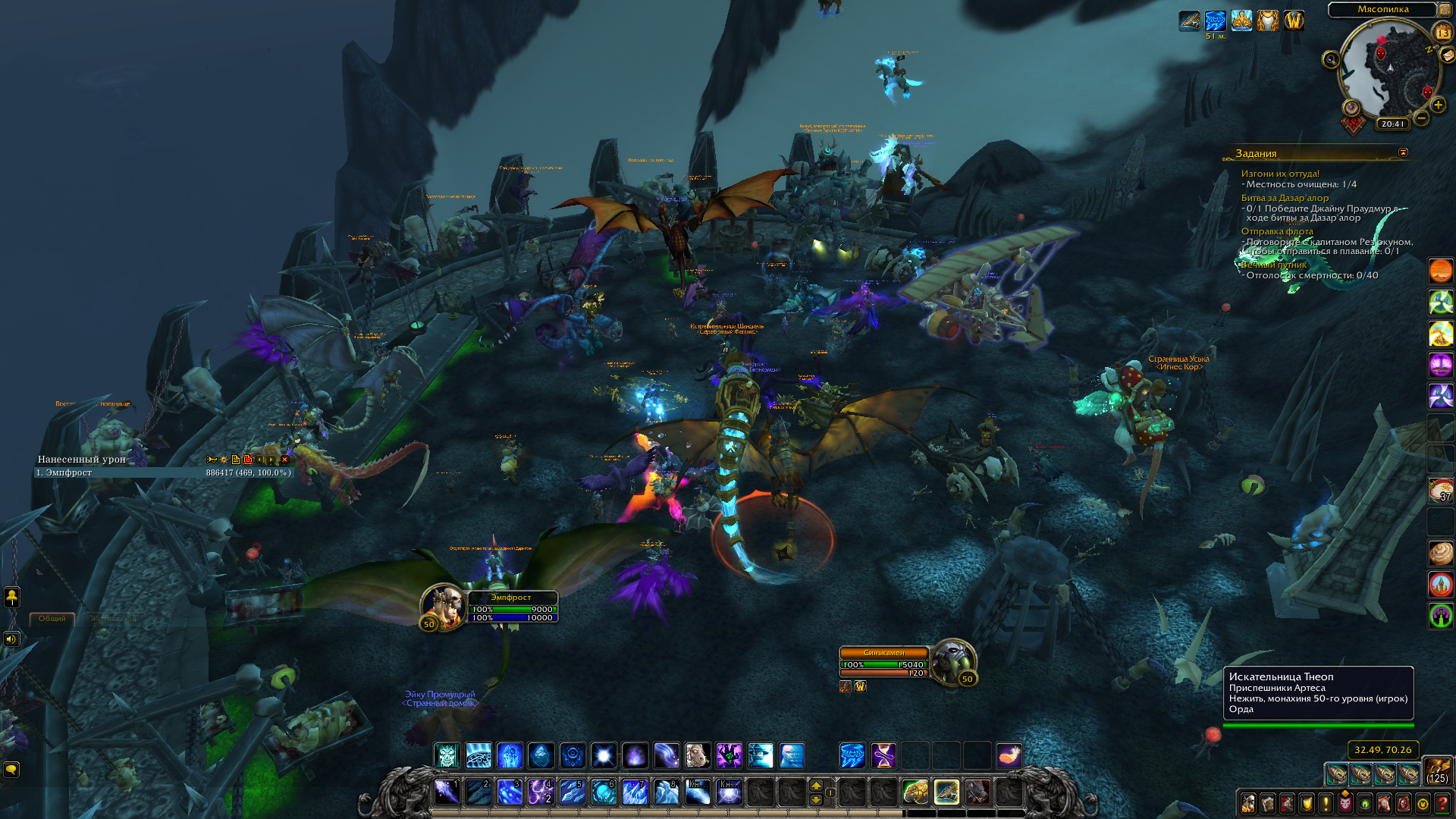The image size is (1456, 819).
Task: Click the hourglass time ability icon
Action: (883, 755)
